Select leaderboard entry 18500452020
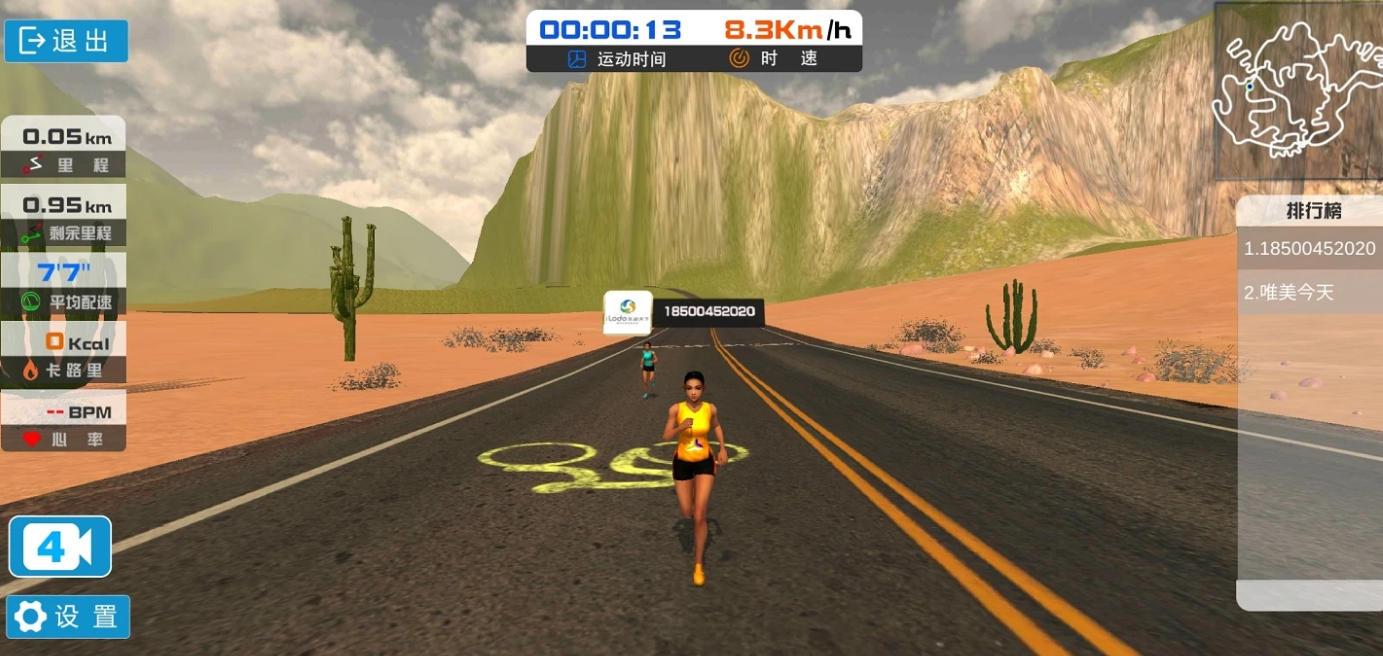Viewport: 1383px width, 656px height. 1309,248
